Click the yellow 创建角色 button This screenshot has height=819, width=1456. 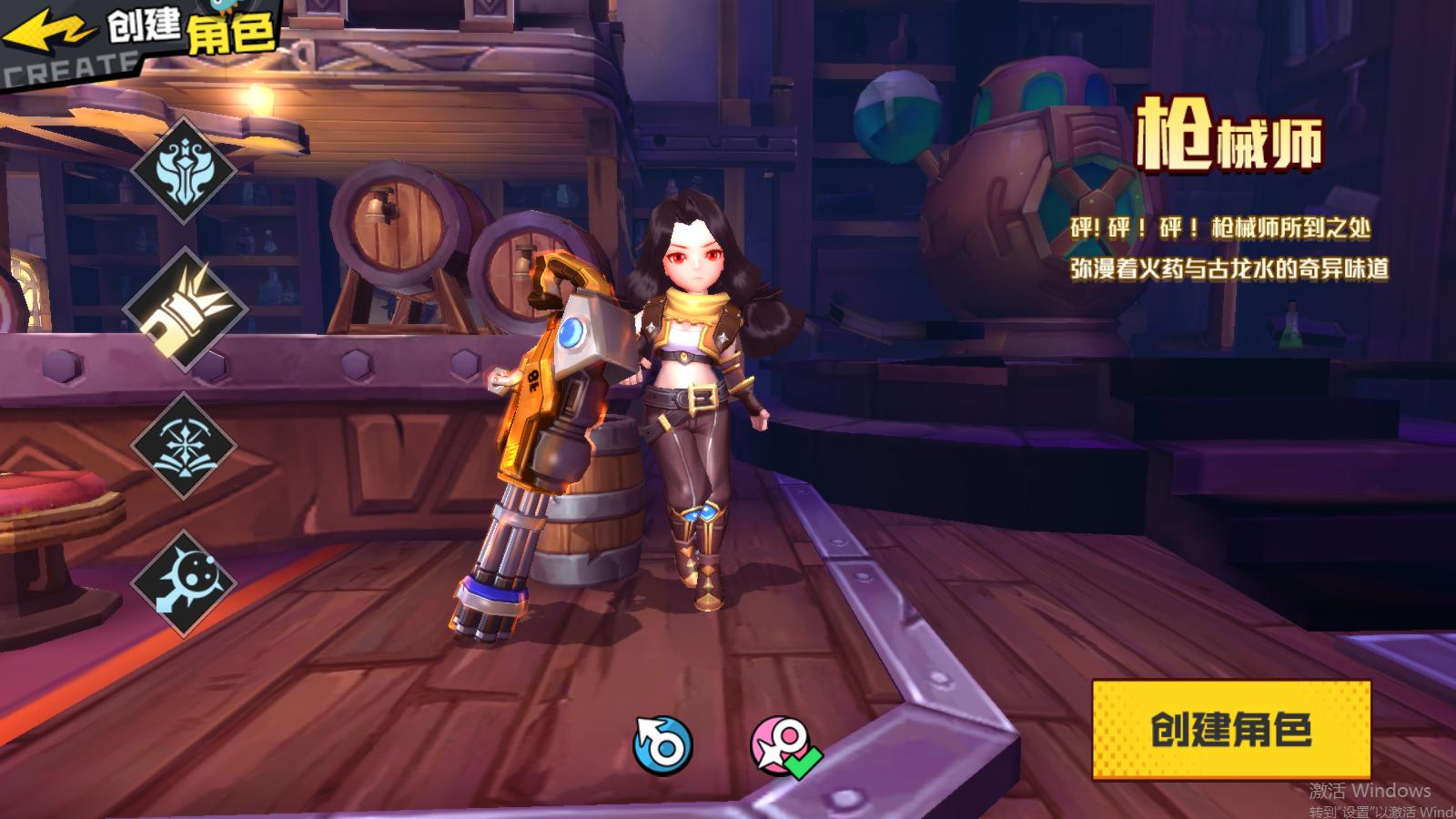1231,730
